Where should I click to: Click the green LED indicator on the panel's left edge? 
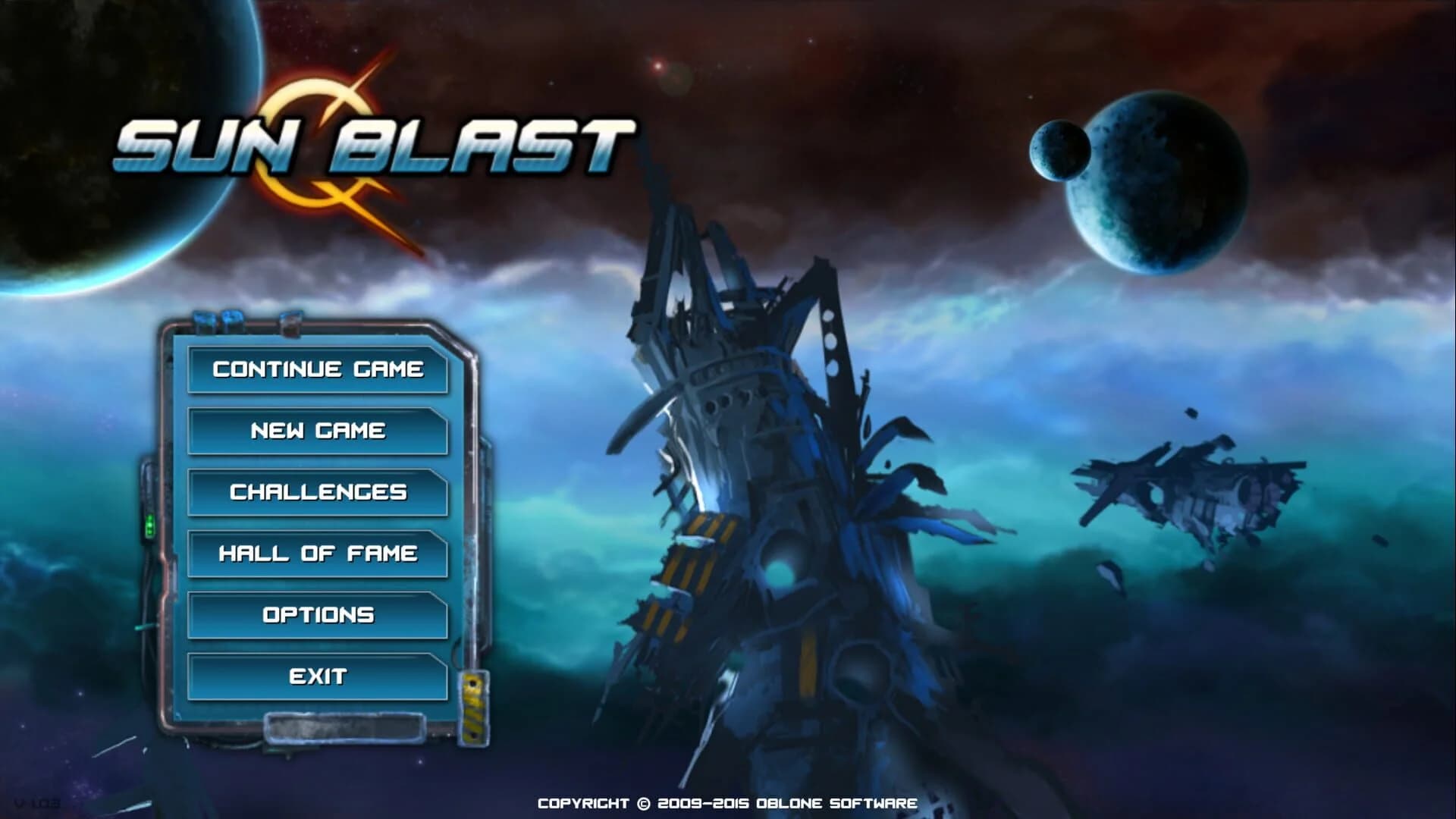151,523
